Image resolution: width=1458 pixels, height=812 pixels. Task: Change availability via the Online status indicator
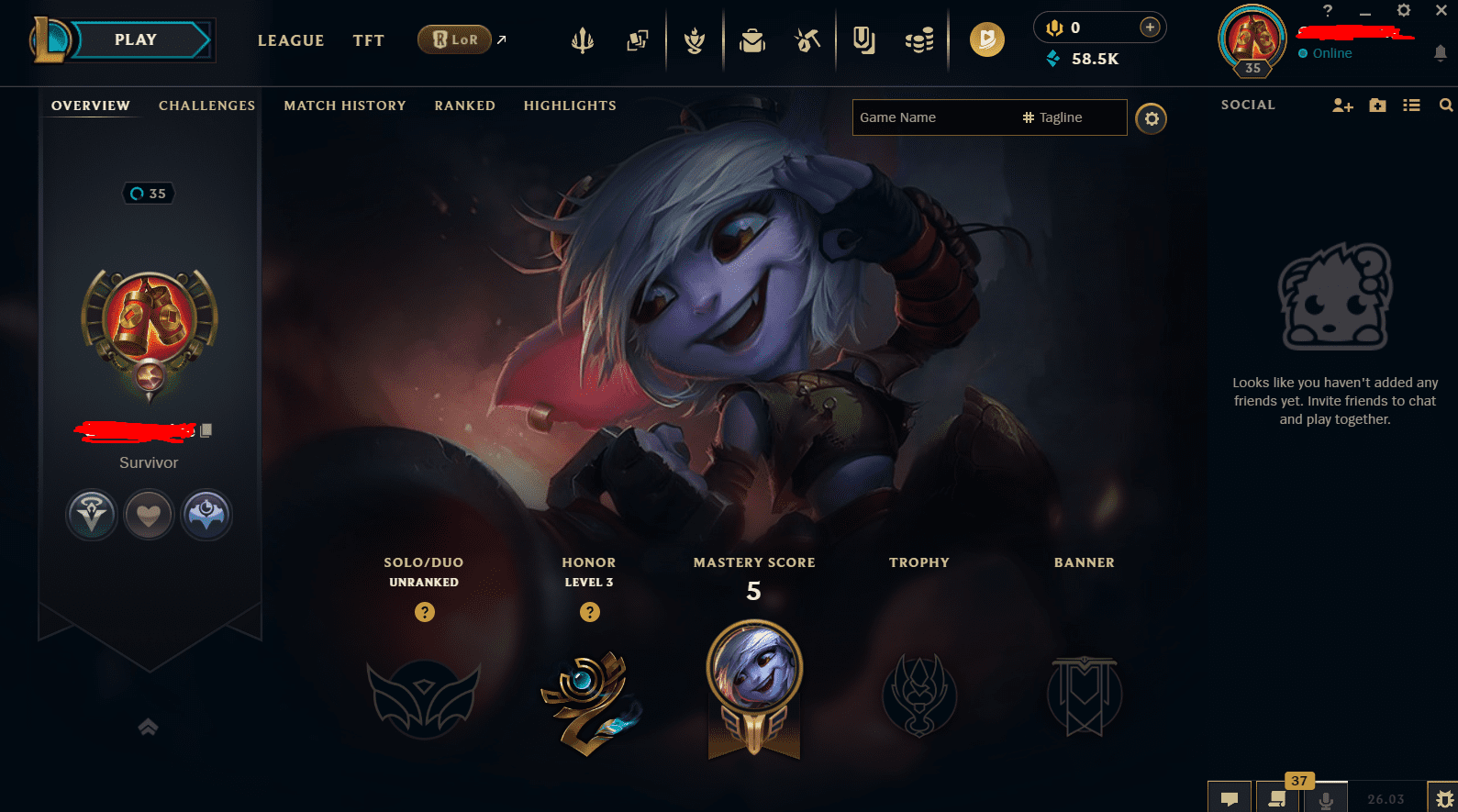1325,52
